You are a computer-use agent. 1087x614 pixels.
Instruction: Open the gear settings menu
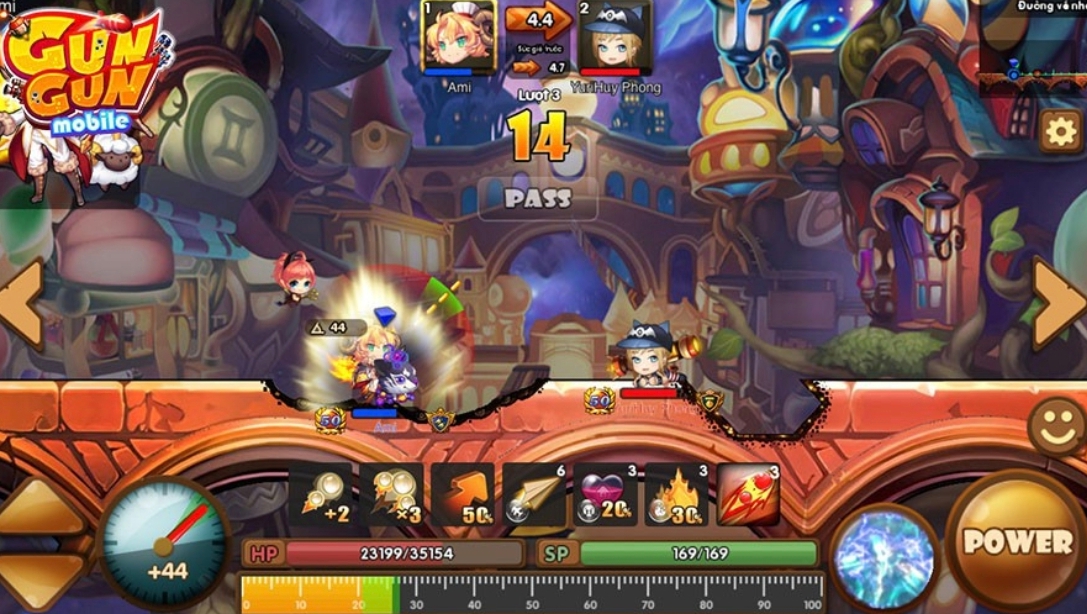[1060, 130]
